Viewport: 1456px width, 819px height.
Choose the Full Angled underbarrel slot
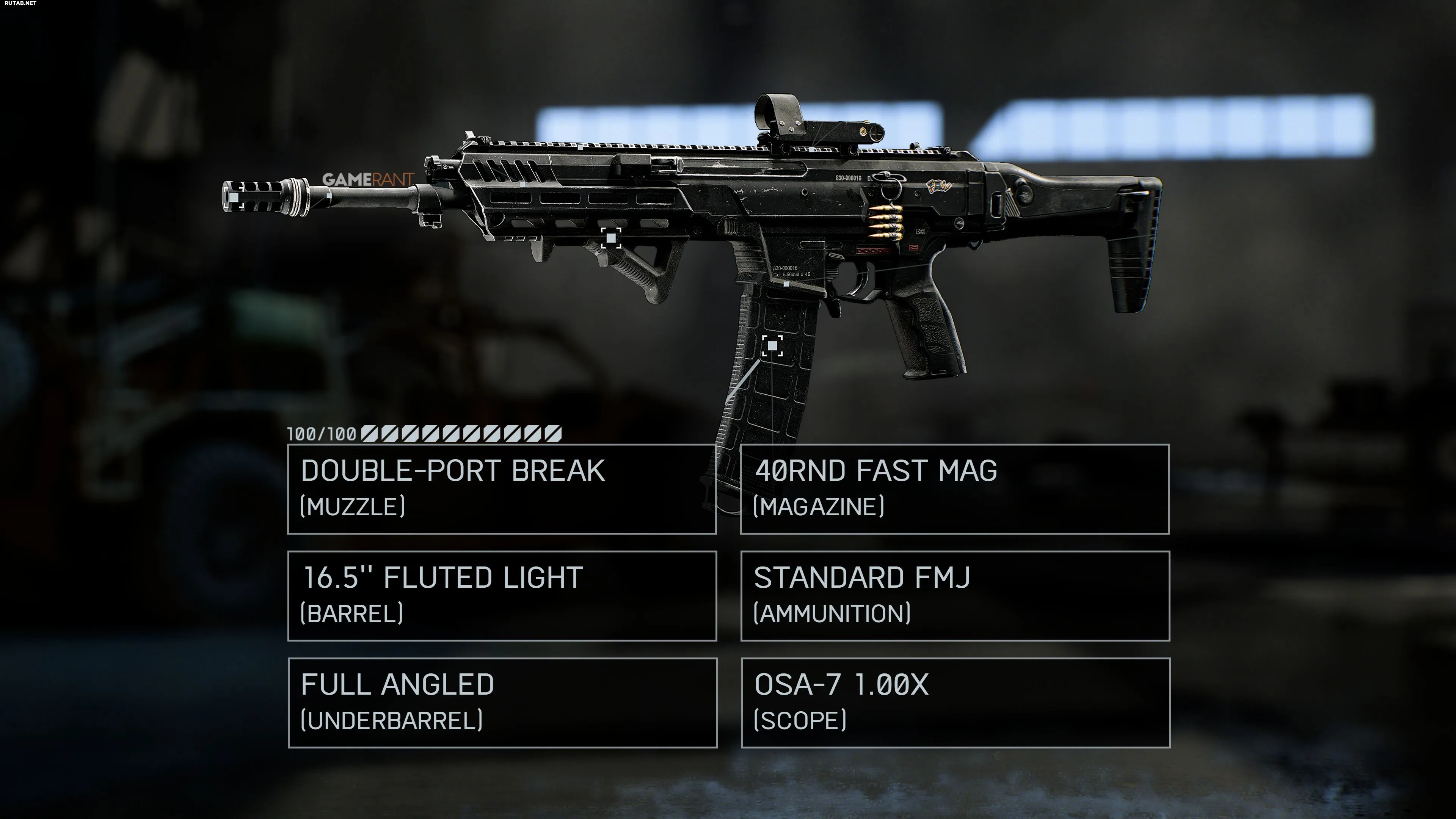502,703
